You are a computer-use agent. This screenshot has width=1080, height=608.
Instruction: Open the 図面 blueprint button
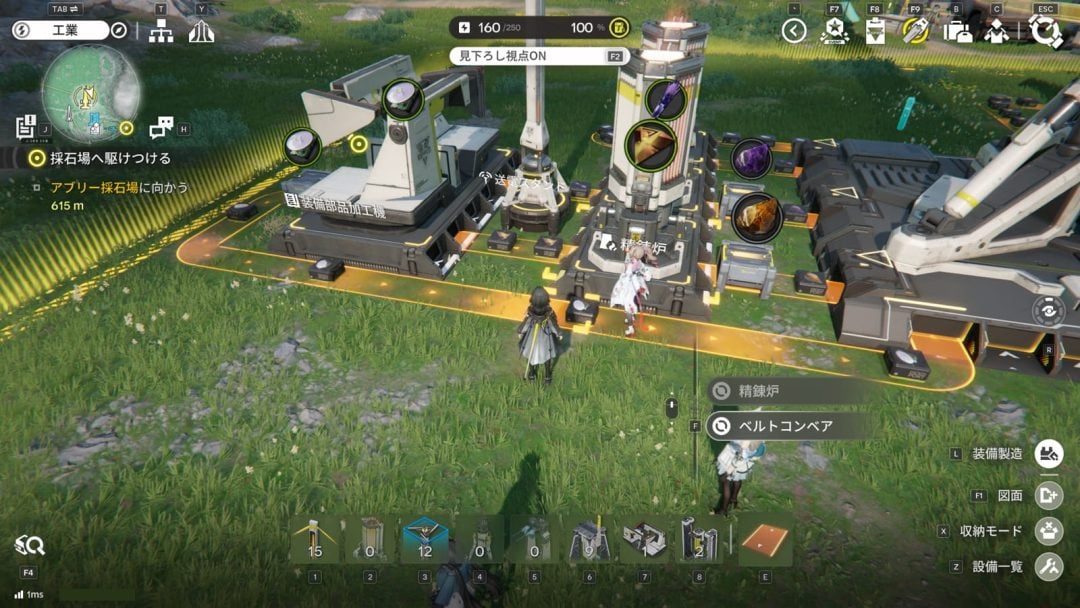pos(1048,495)
